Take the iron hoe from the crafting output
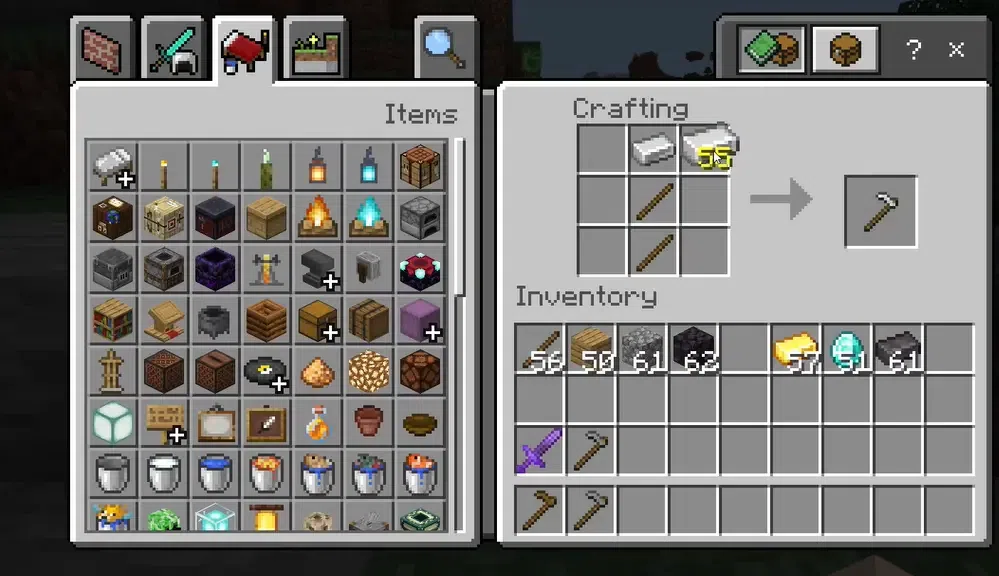The image size is (999, 576). click(880, 211)
